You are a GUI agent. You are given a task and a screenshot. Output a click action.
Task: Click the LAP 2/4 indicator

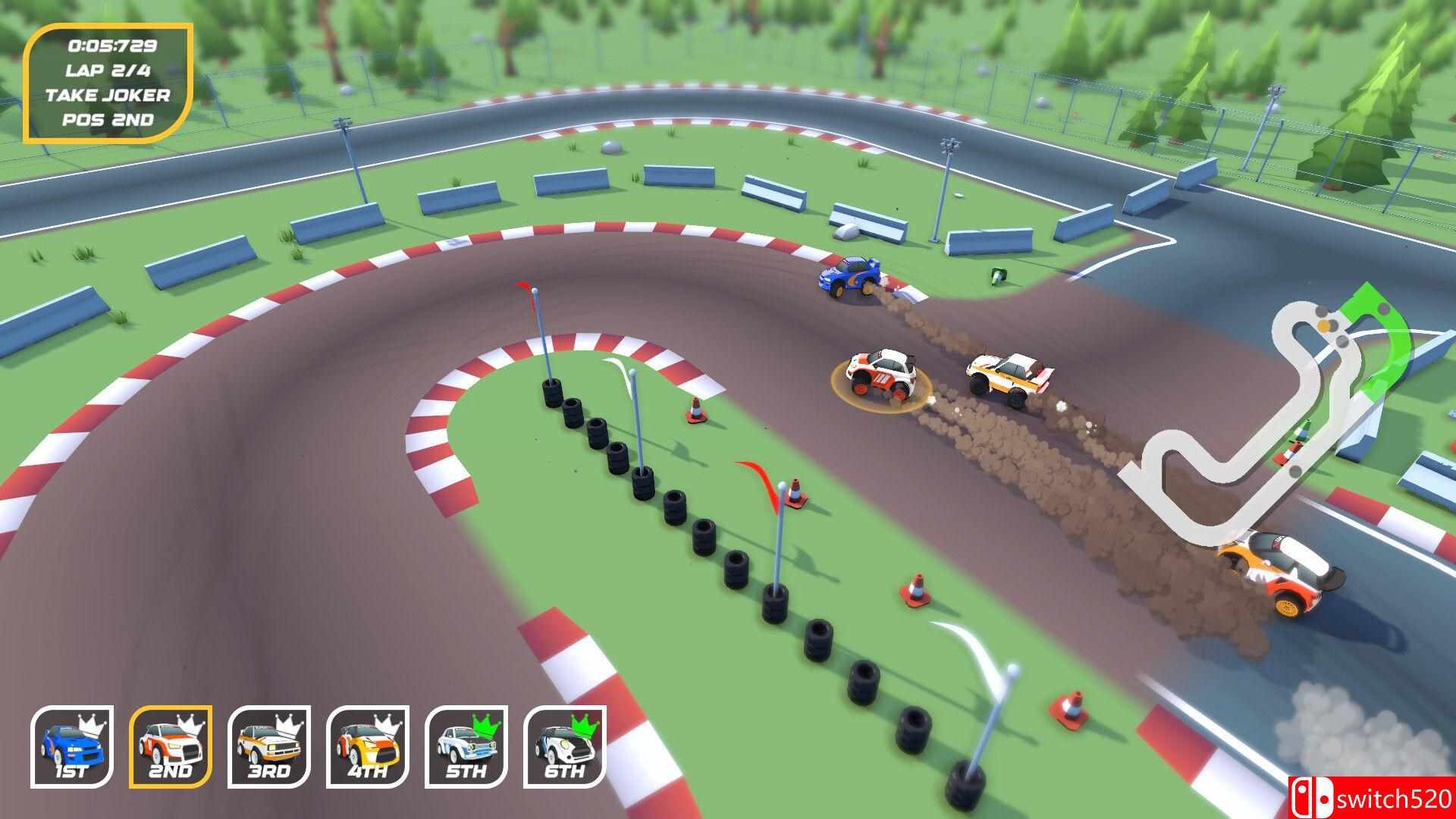pyautogui.click(x=109, y=71)
